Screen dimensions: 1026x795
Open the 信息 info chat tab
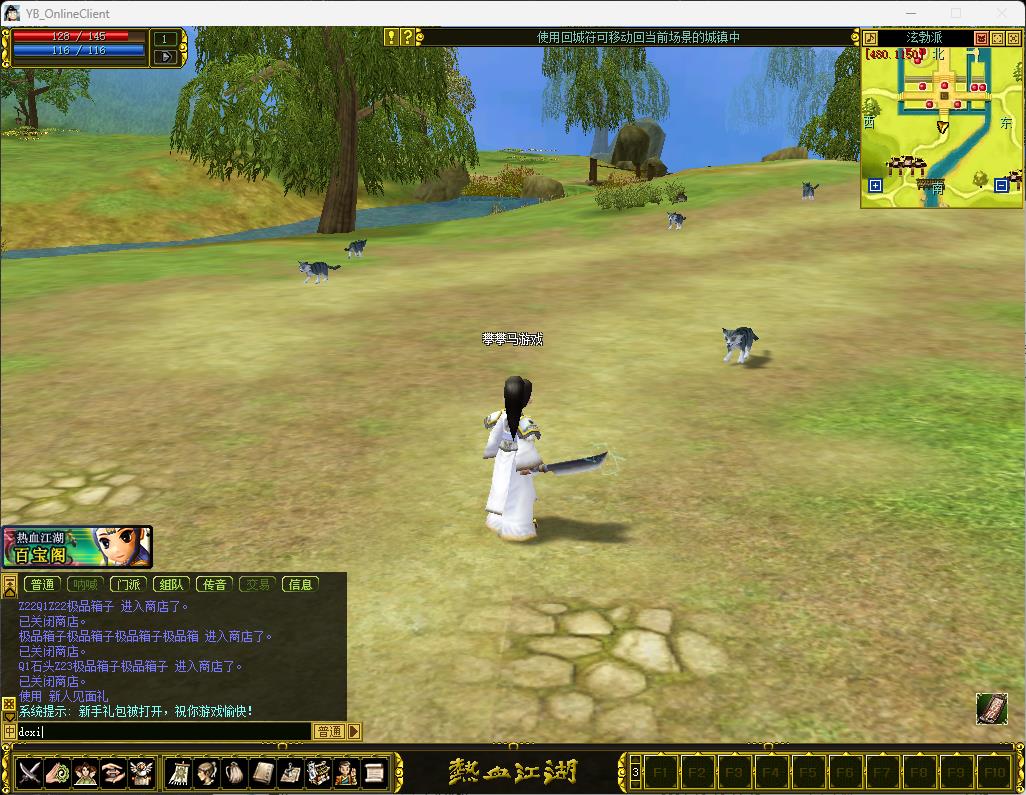pos(300,584)
